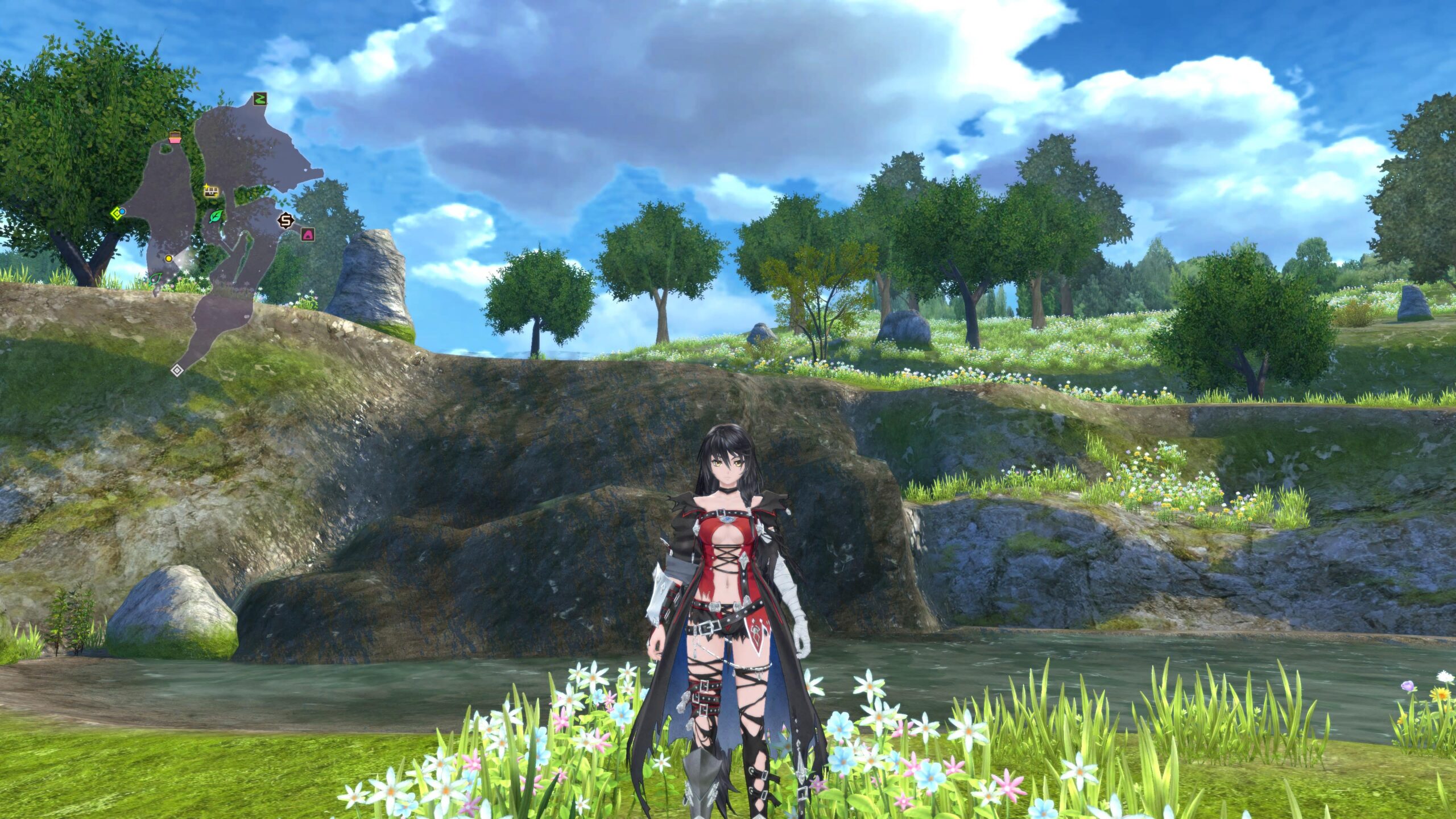Select the yellow player position dot on the minimap
Screen dimensions: 1456x819
(169, 259)
